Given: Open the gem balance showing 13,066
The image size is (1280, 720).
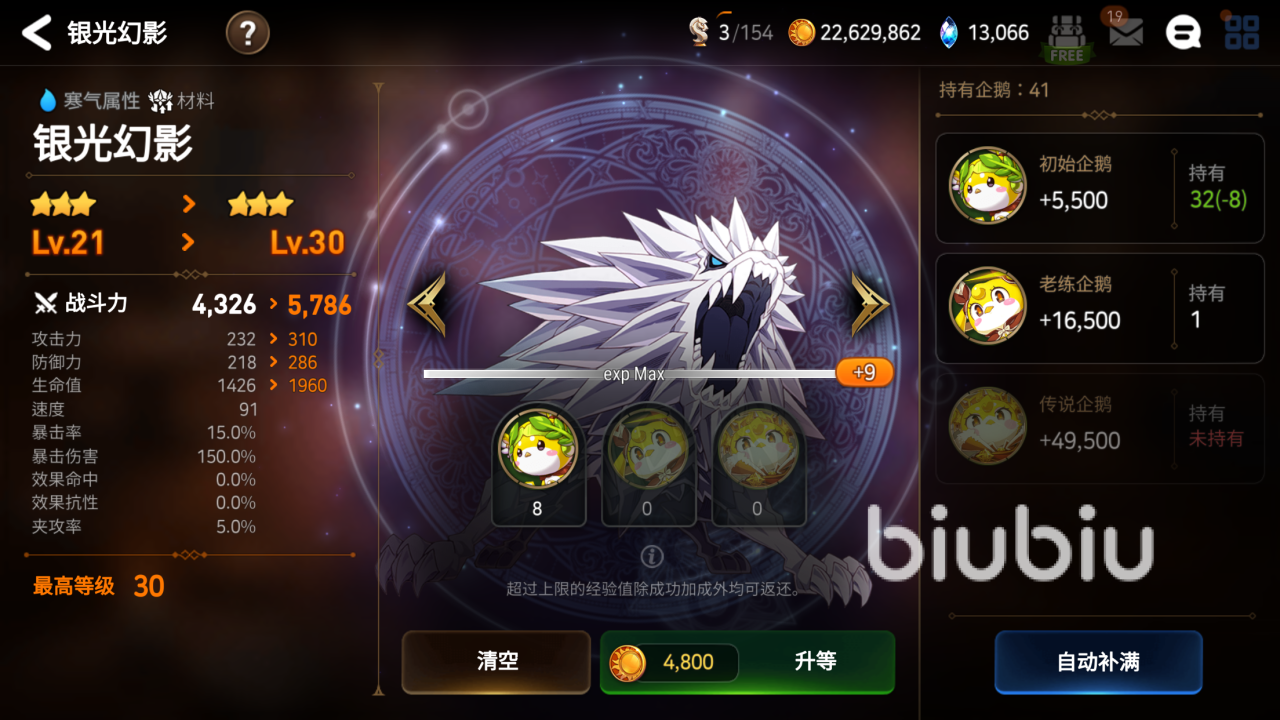Looking at the screenshot, I should pos(985,32).
